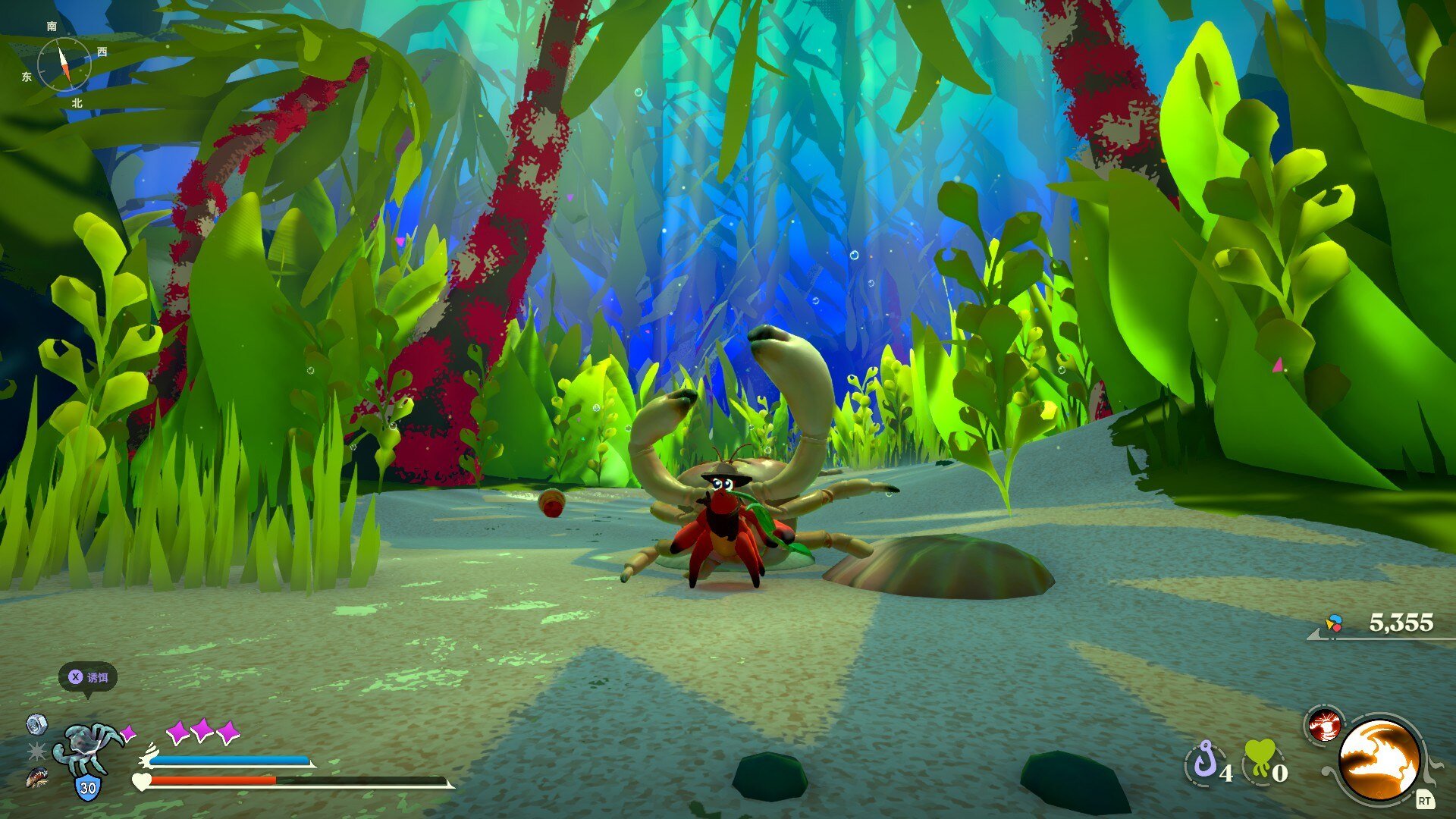Select the hex nut stowaway icon

(x=36, y=724)
